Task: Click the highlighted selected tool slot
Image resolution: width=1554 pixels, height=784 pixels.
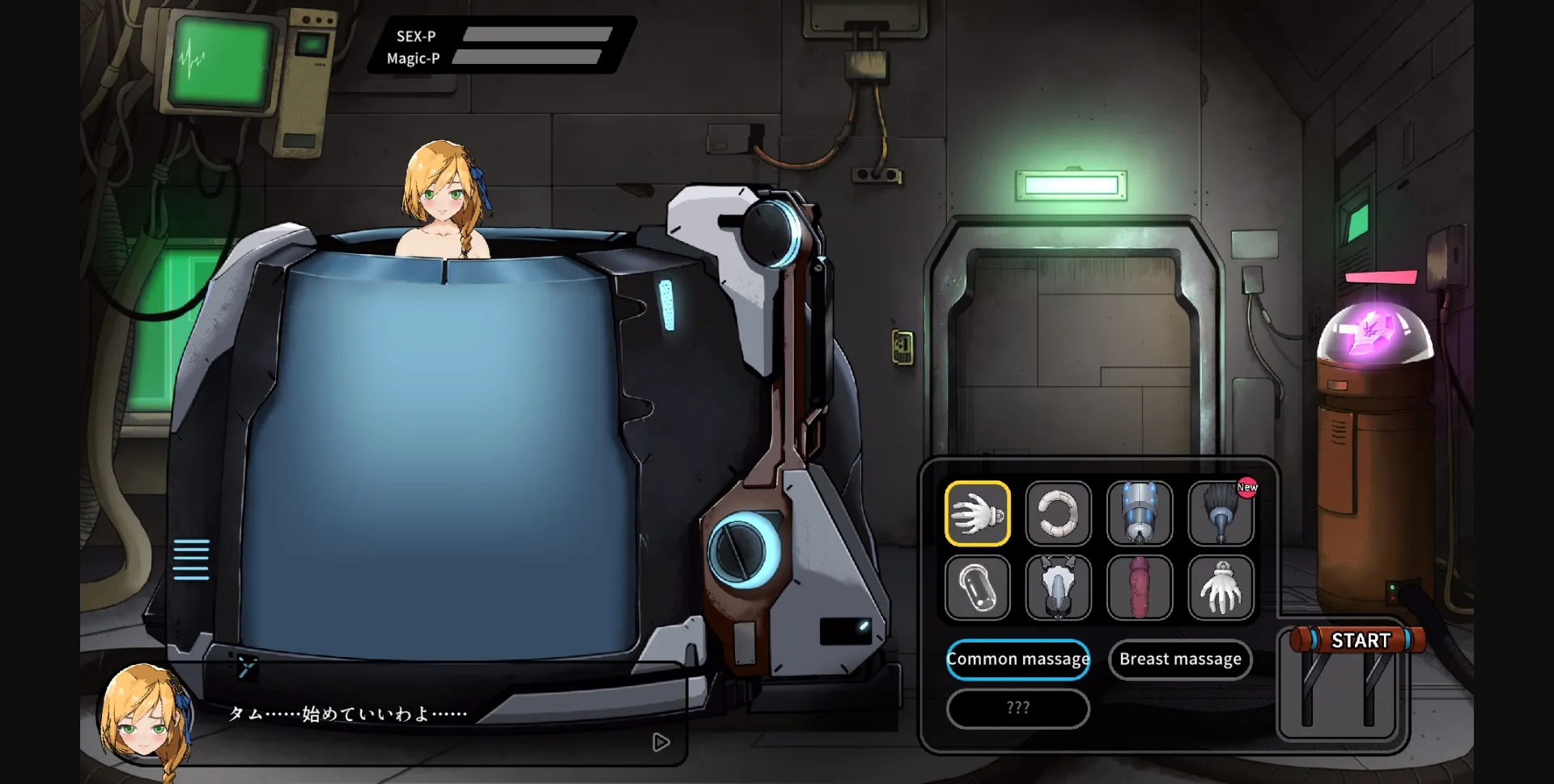Action: (977, 515)
